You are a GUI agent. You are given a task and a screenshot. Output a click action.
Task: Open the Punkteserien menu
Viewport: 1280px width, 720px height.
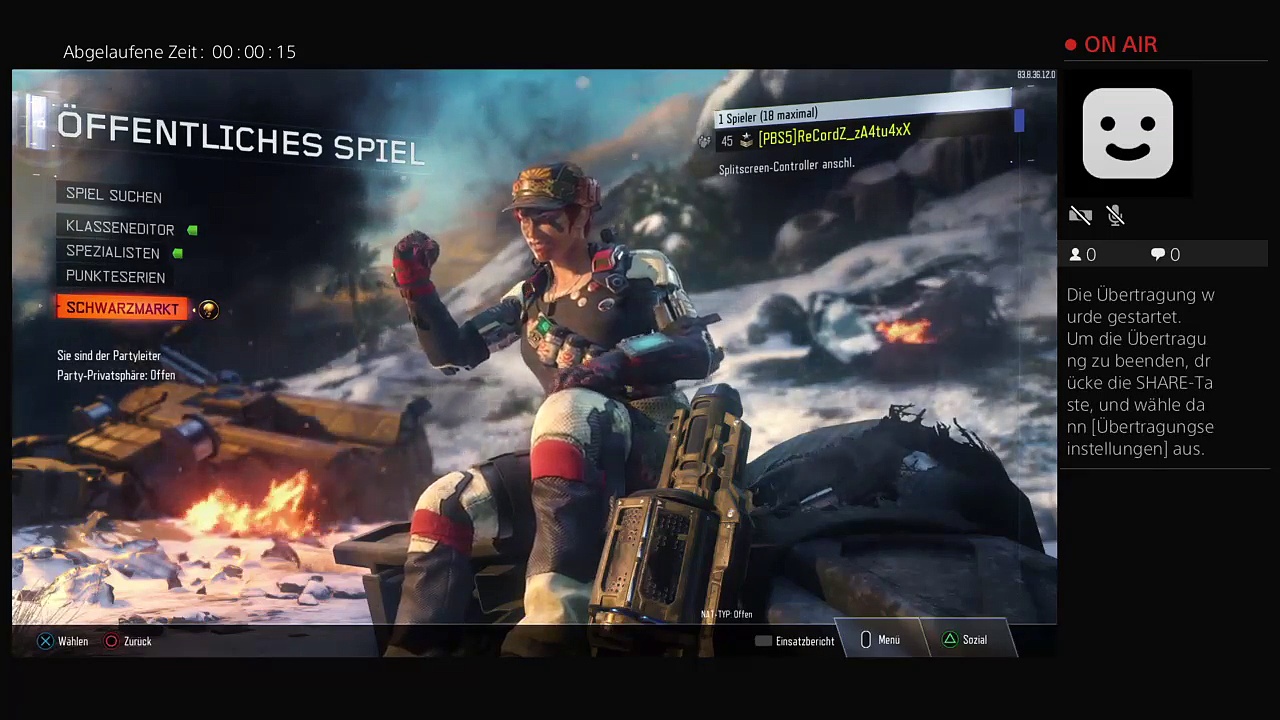click(115, 277)
